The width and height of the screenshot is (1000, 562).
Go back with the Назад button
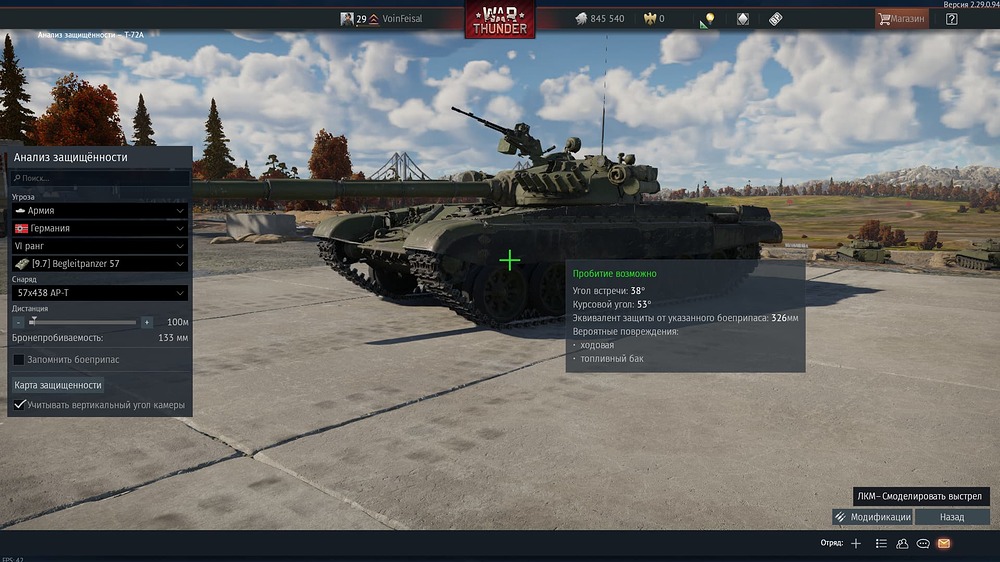click(952, 517)
